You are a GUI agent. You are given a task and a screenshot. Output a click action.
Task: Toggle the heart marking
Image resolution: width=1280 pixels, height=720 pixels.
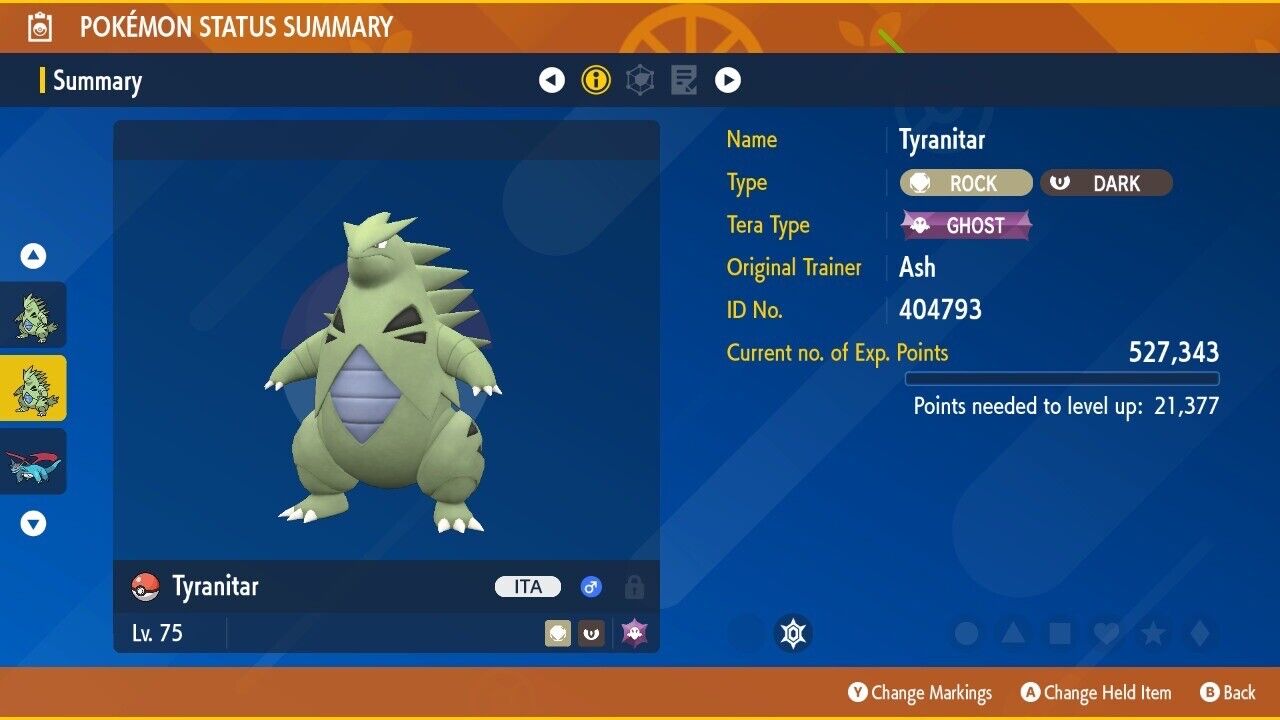tap(1106, 633)
